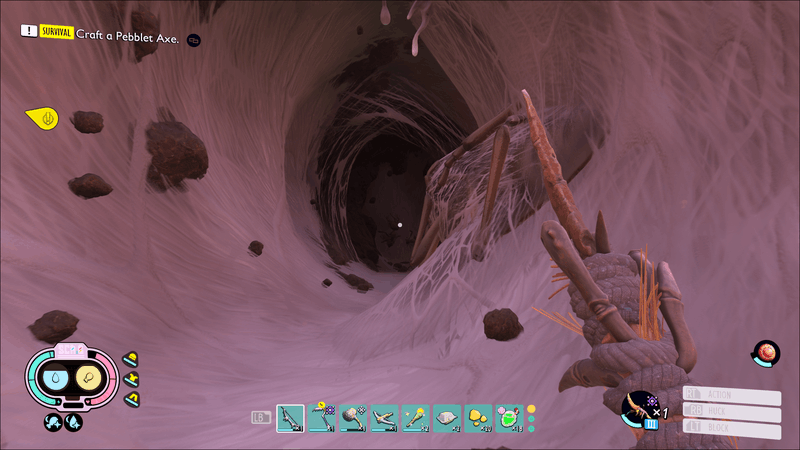Image resolution: width=800 pixels, height=450 pixels.
Task: Pick the grey pebble slot in hotbar
Action: point(446,417)
